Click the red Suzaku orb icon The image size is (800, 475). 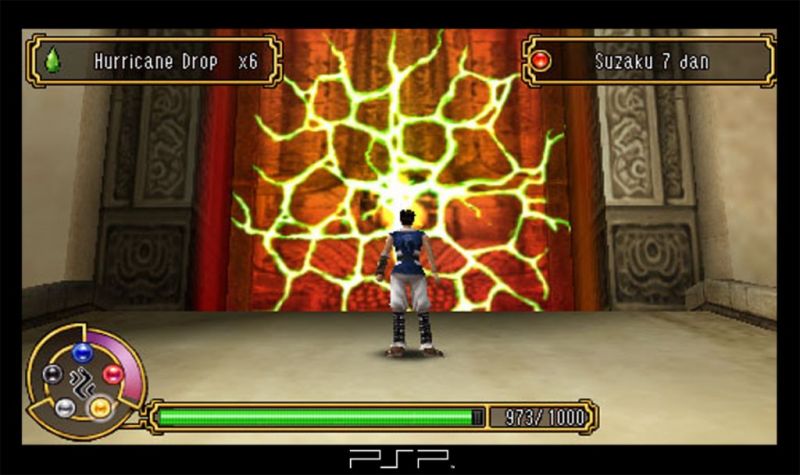coord(541,61)
